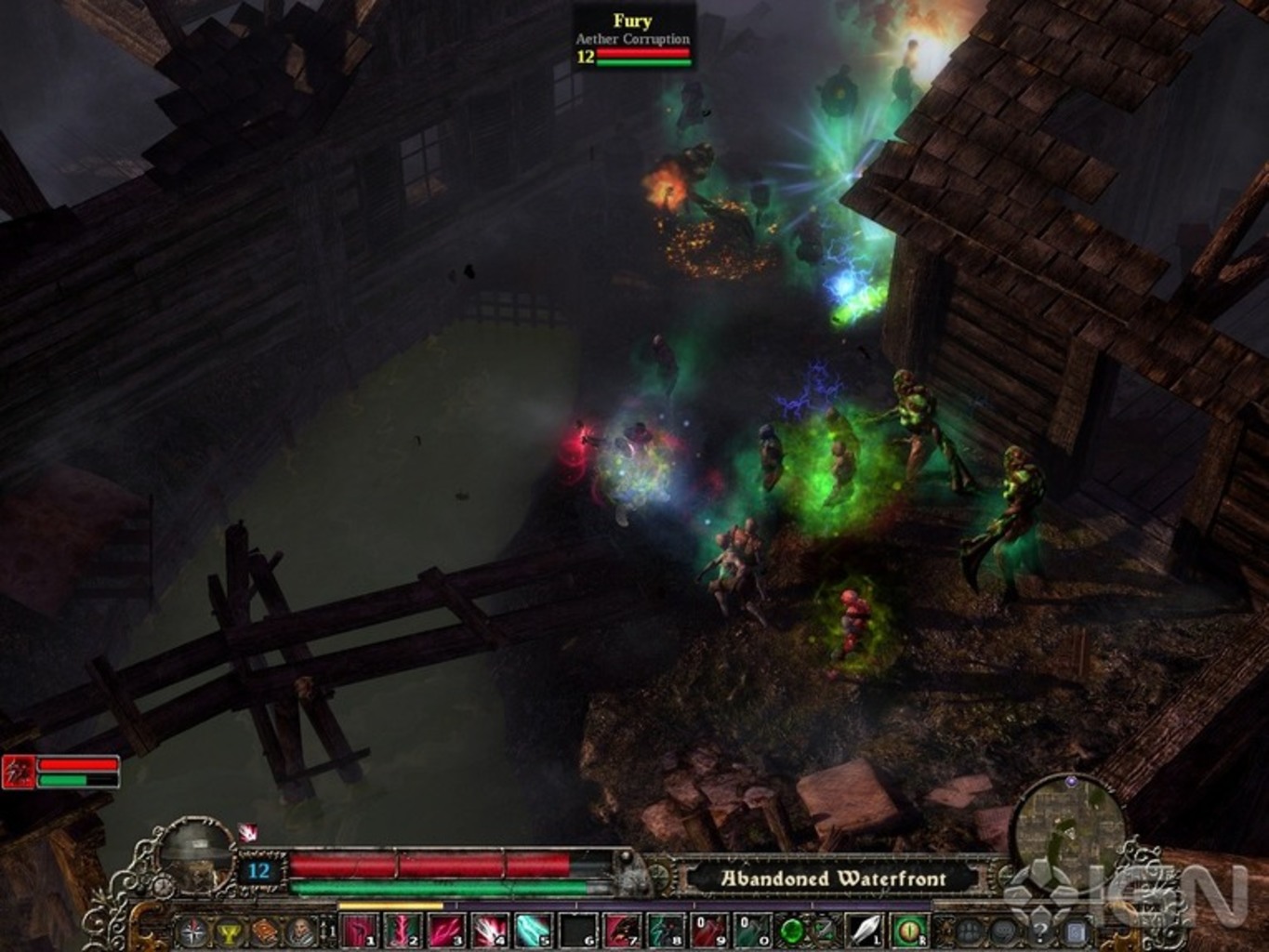Open the question mark help button
This screenshot has width=1269, height=952.
[1040, 931]
